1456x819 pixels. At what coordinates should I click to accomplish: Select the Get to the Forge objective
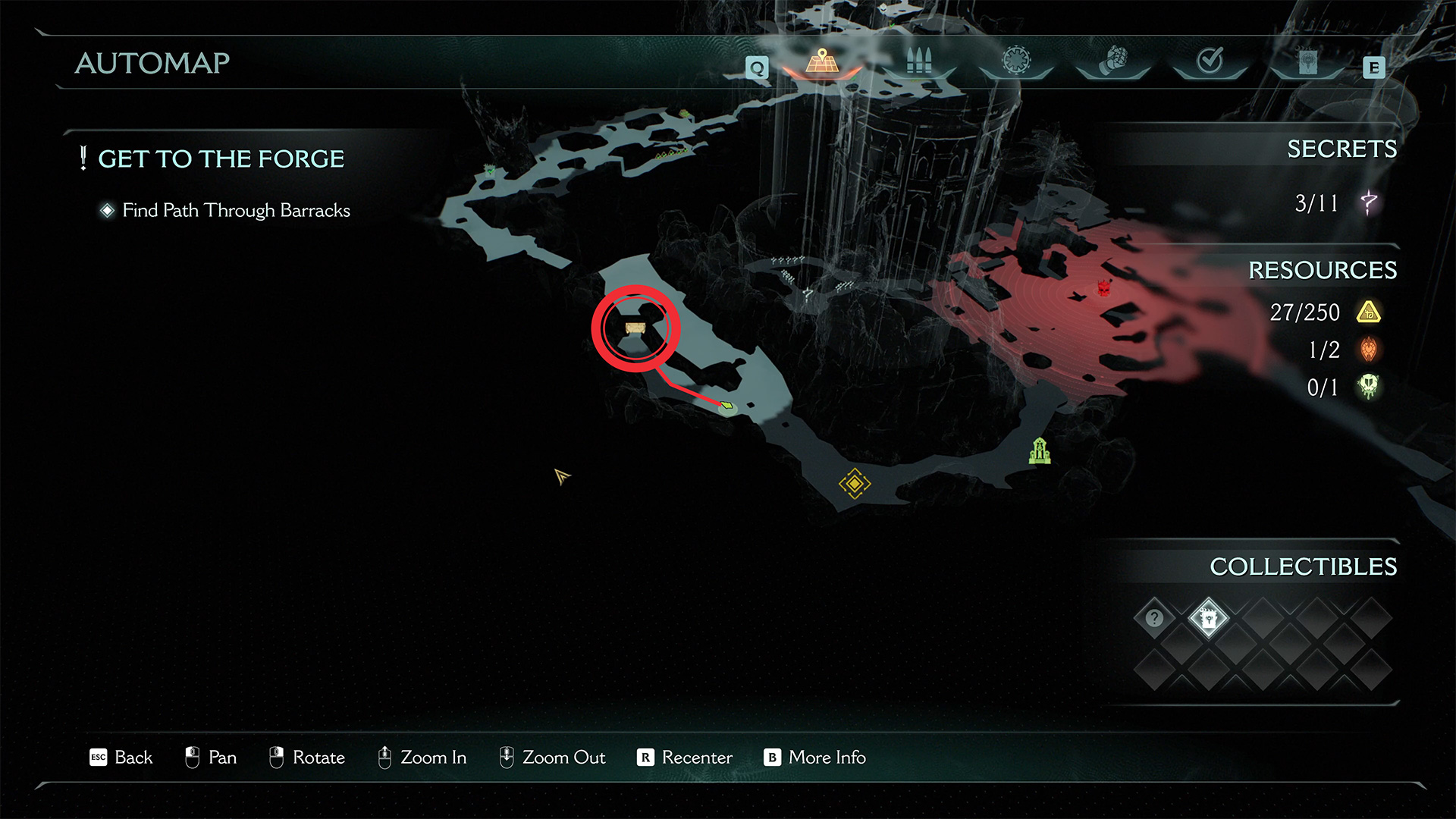tap(221, 158)
